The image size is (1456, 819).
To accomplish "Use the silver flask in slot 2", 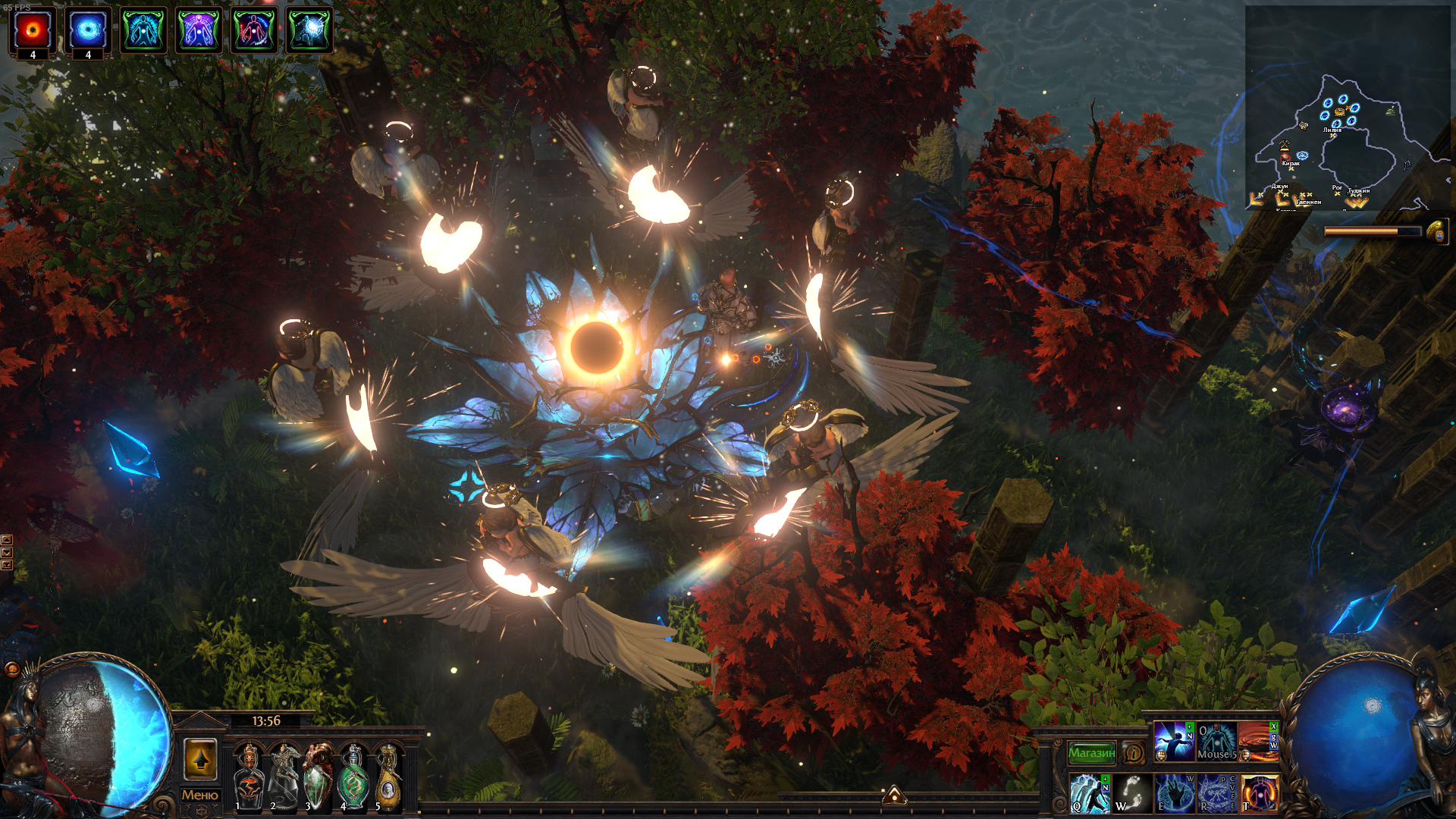I will point(284,777).
